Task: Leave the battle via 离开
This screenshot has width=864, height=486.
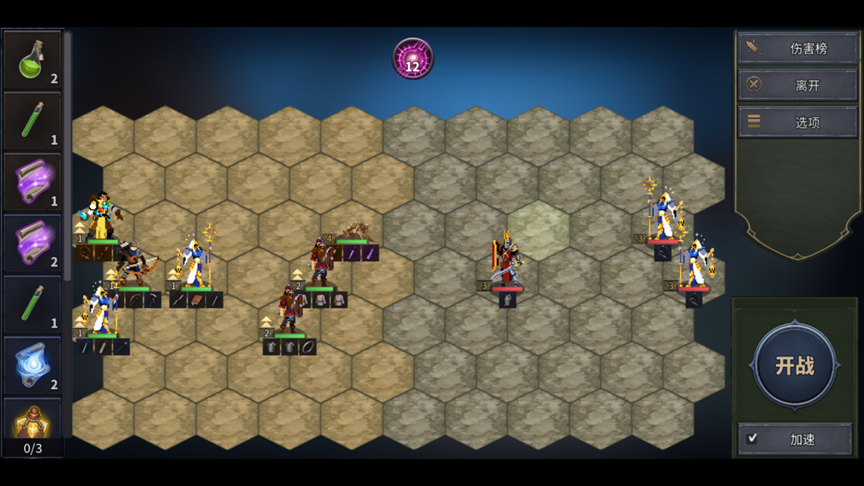Action: [795, 85]
